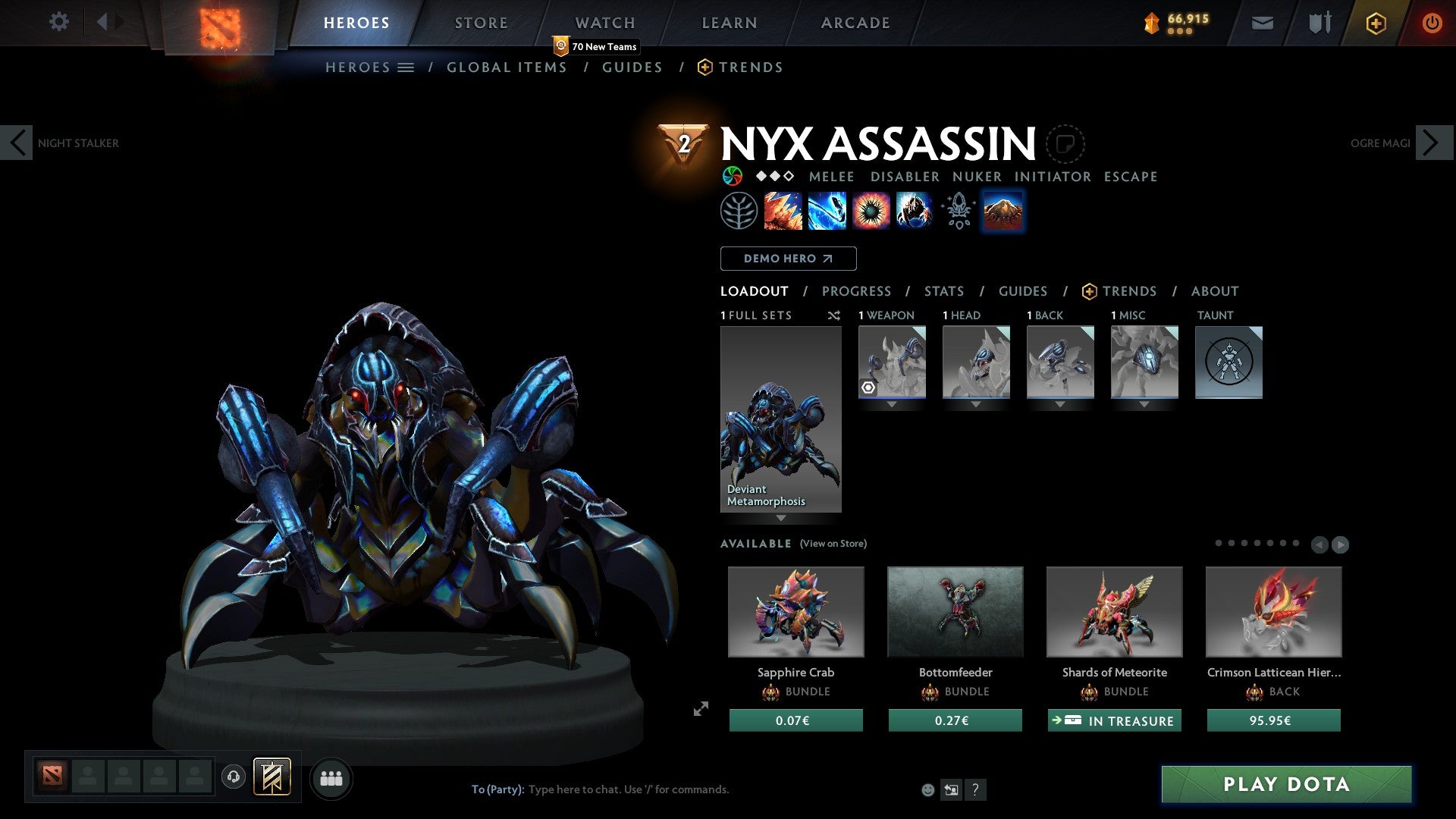
Task: Select the Impale ability icon
Action: coord(782,210)
